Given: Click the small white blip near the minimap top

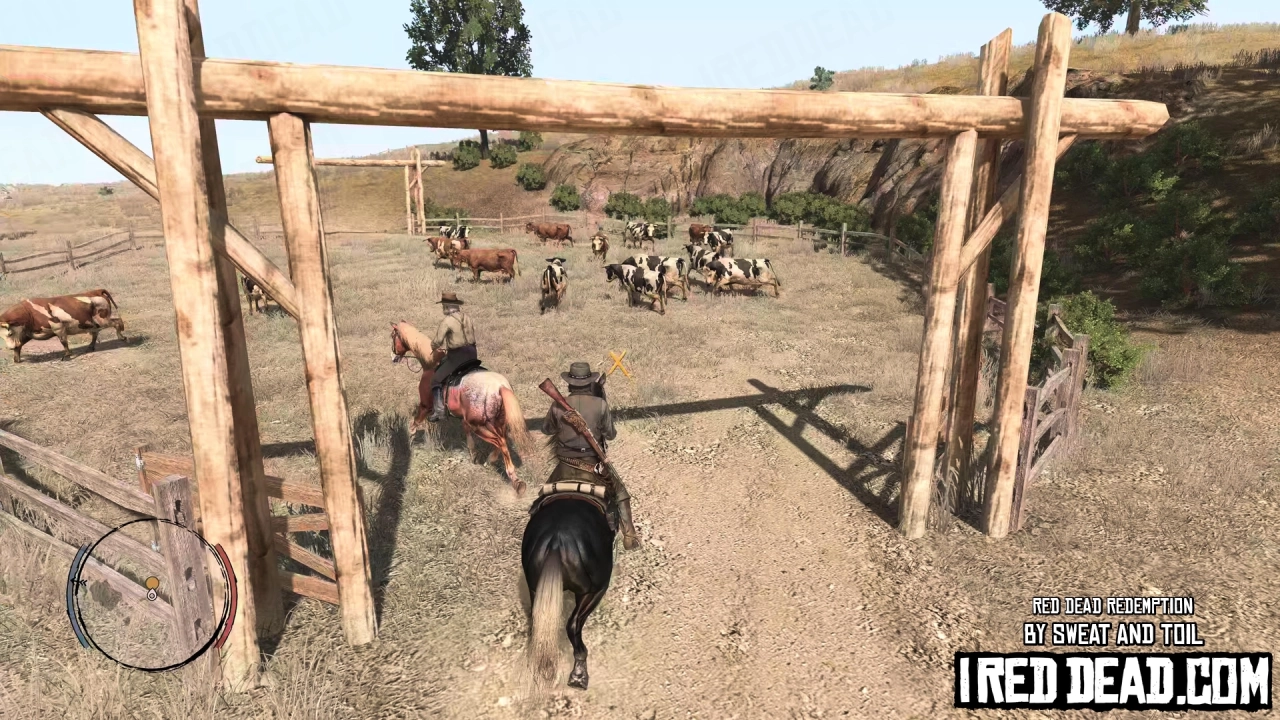Looking at the screenshot, I should (155, 546).
